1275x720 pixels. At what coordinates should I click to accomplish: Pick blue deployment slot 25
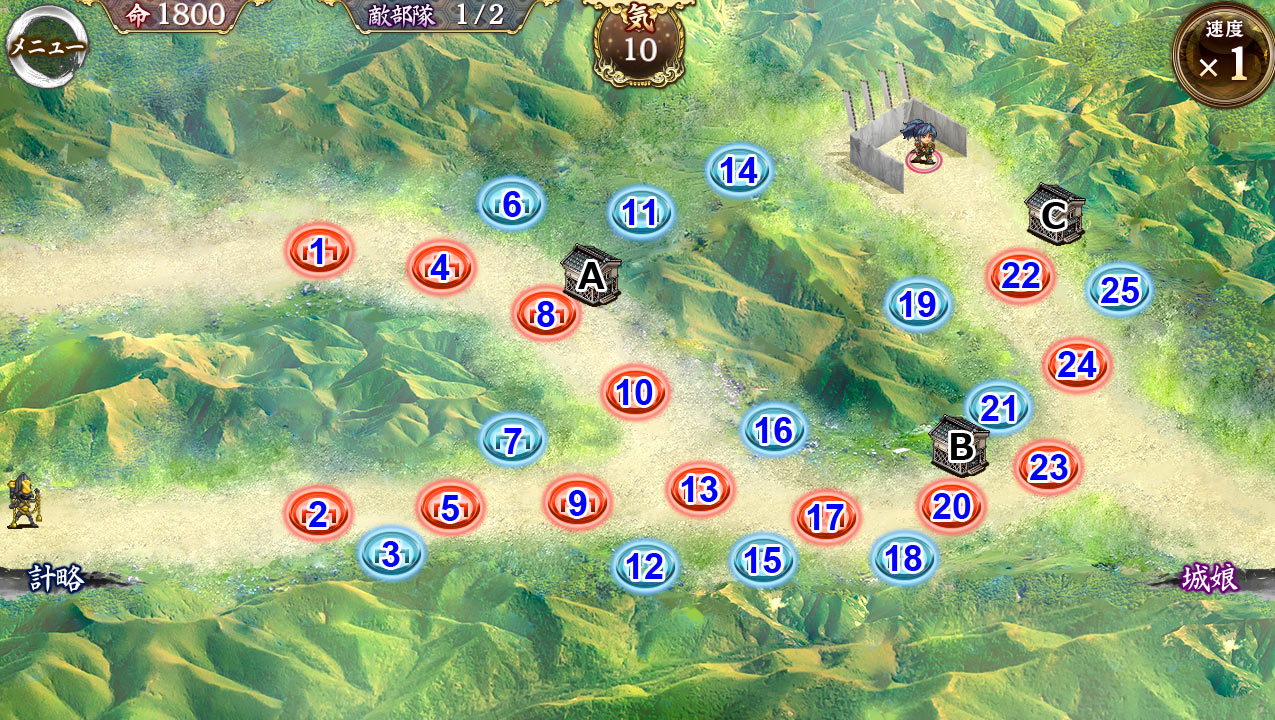pyautogui.click(x=1120, y=290)
